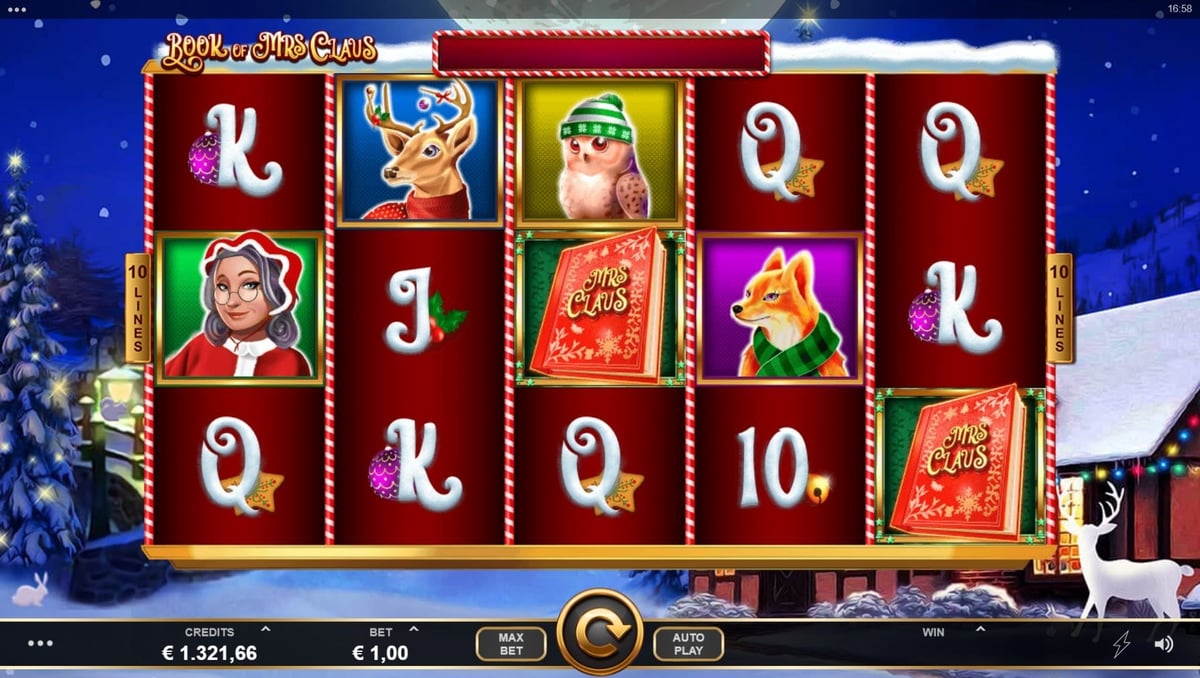The width and height of the screenshot is (1200, 678).
Task: Start Auto Play mode
Action: [688, 644]
